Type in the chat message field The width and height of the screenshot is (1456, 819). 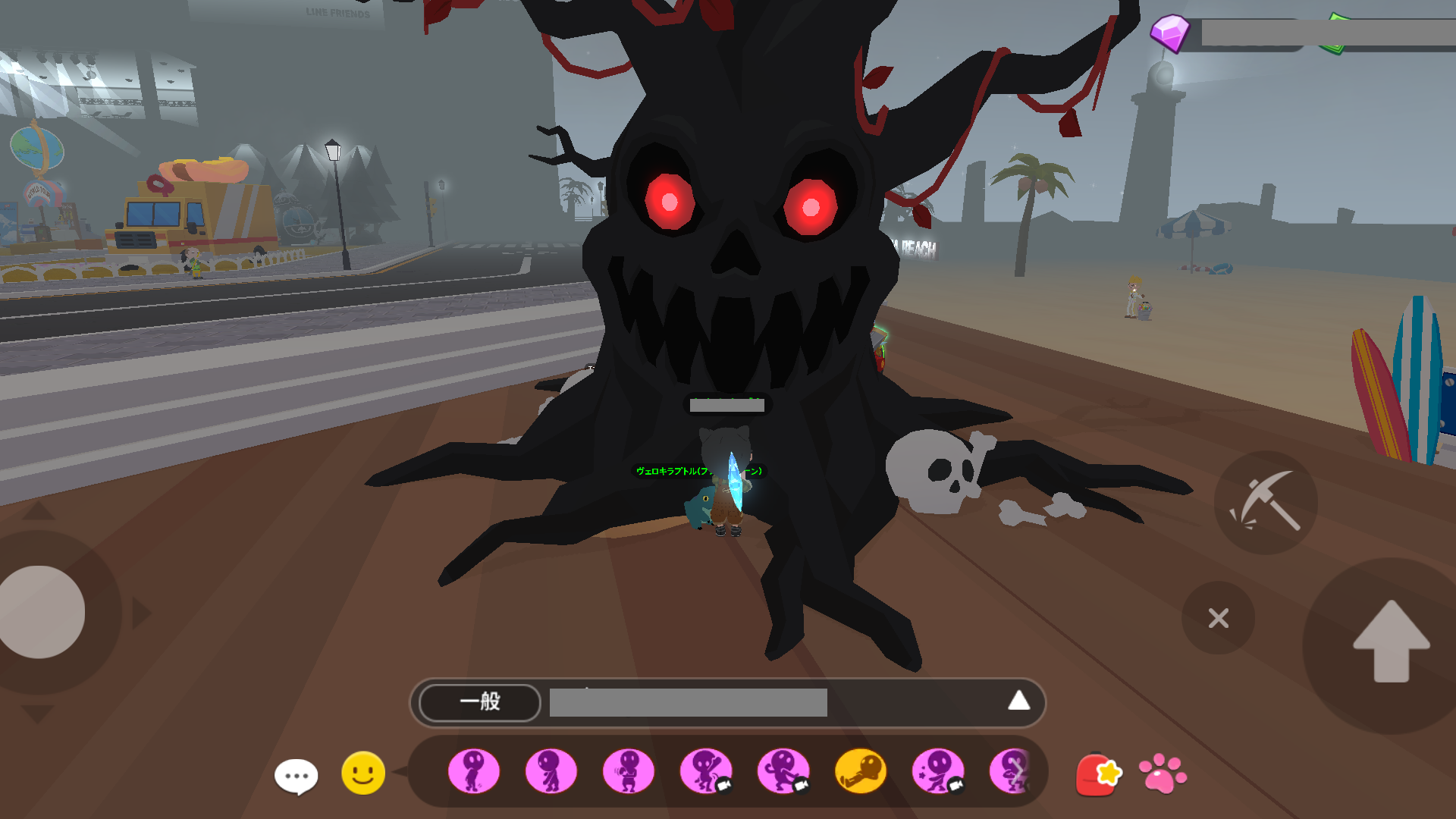click(688, 703)
